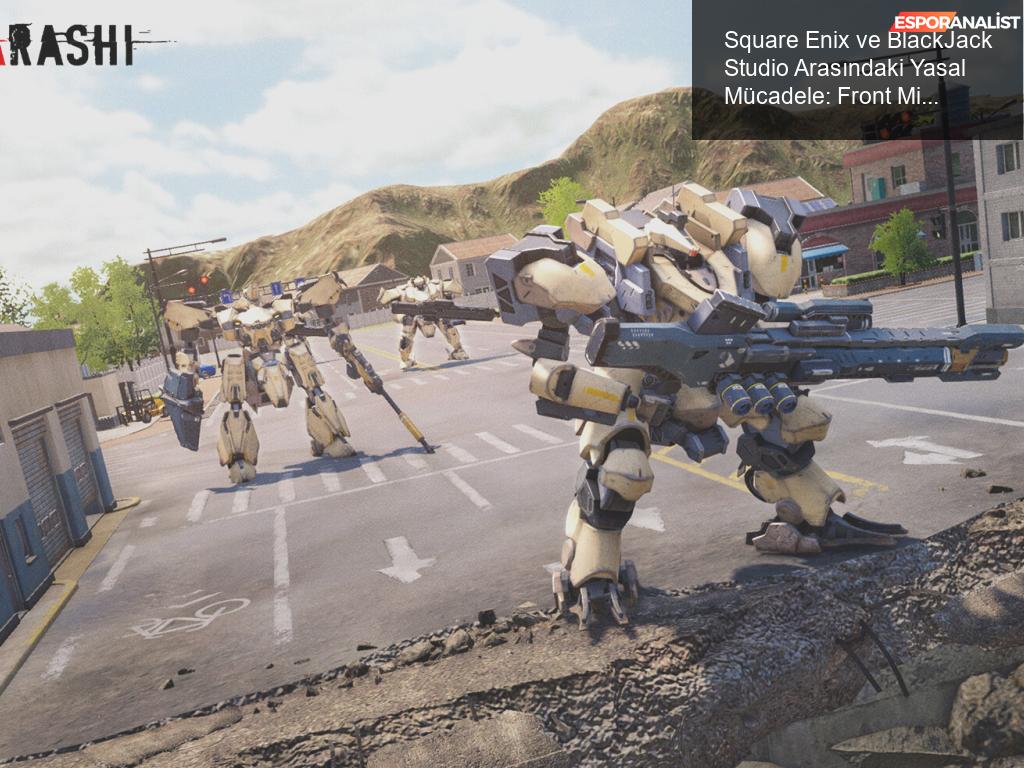Click the ESPORANALIST logo
This screenshot has height=768, width=1024.
(x=955, y=22)
